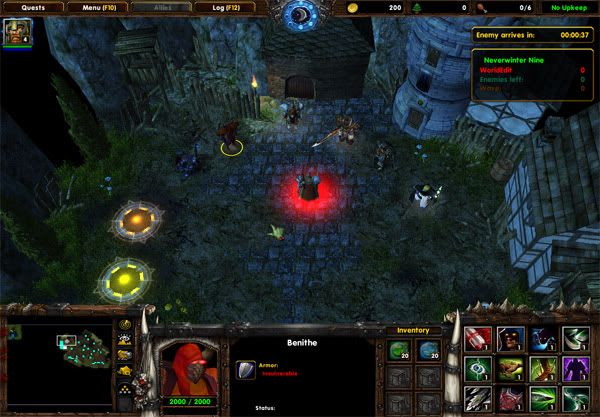600x417 pixels.
Task: Activate the red chest armor ability
Action: pos(511,398)
